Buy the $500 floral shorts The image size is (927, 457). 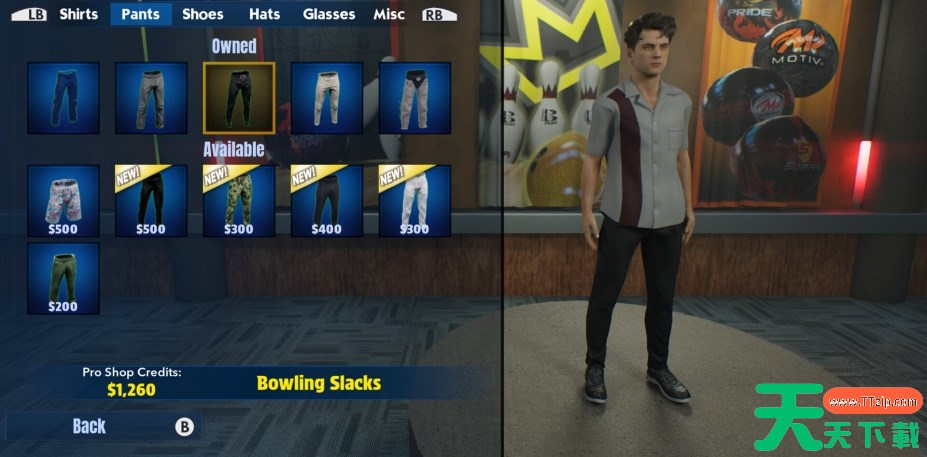(63, 200)
